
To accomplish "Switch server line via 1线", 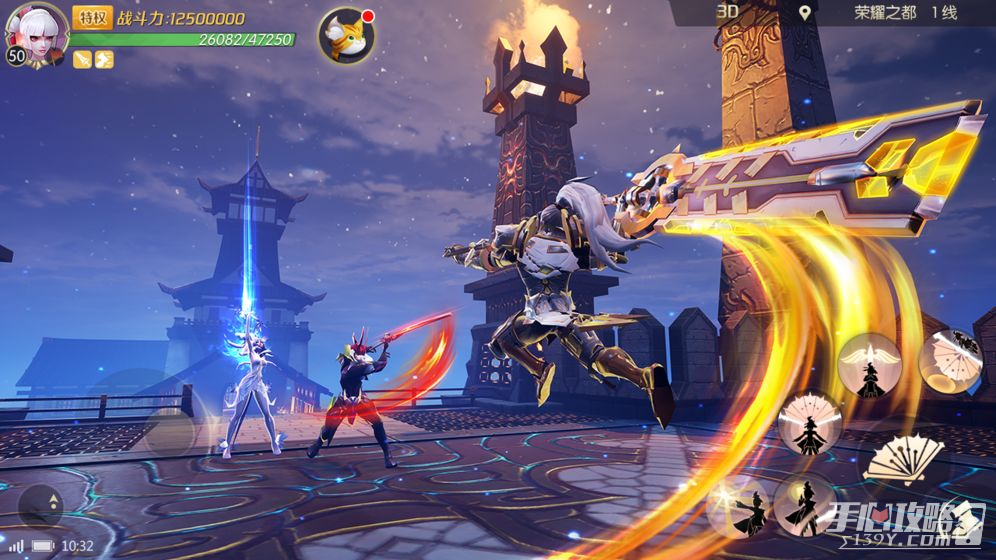I will (x=944, y=13).
